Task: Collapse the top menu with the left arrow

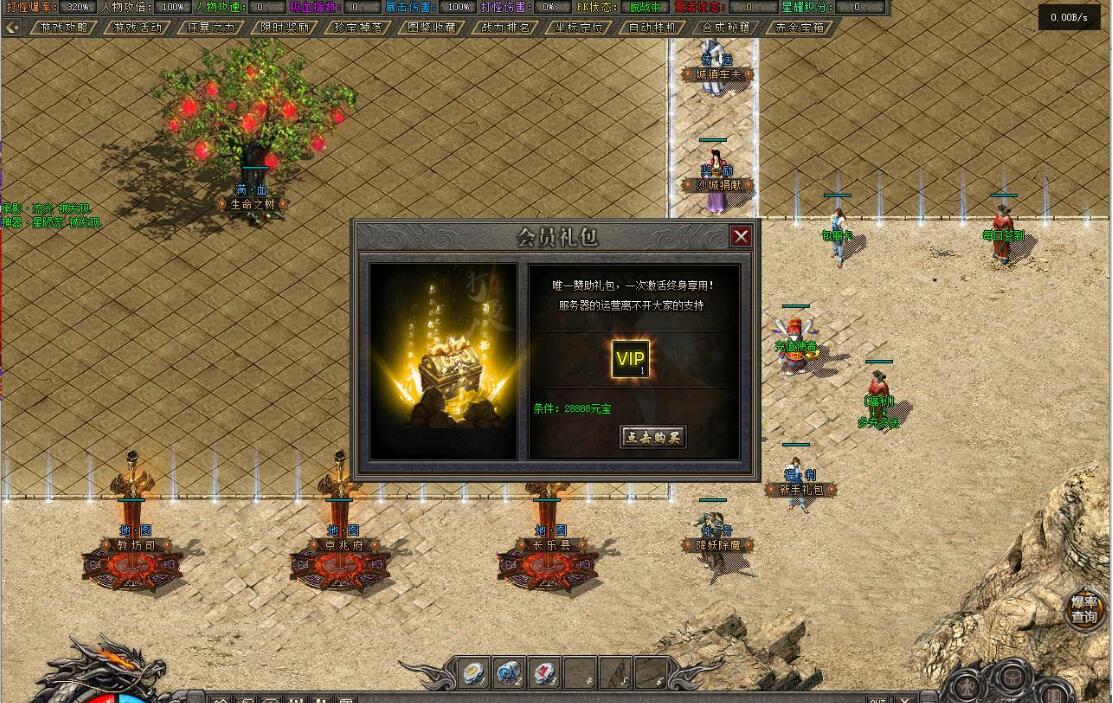Action: (12, 27)
